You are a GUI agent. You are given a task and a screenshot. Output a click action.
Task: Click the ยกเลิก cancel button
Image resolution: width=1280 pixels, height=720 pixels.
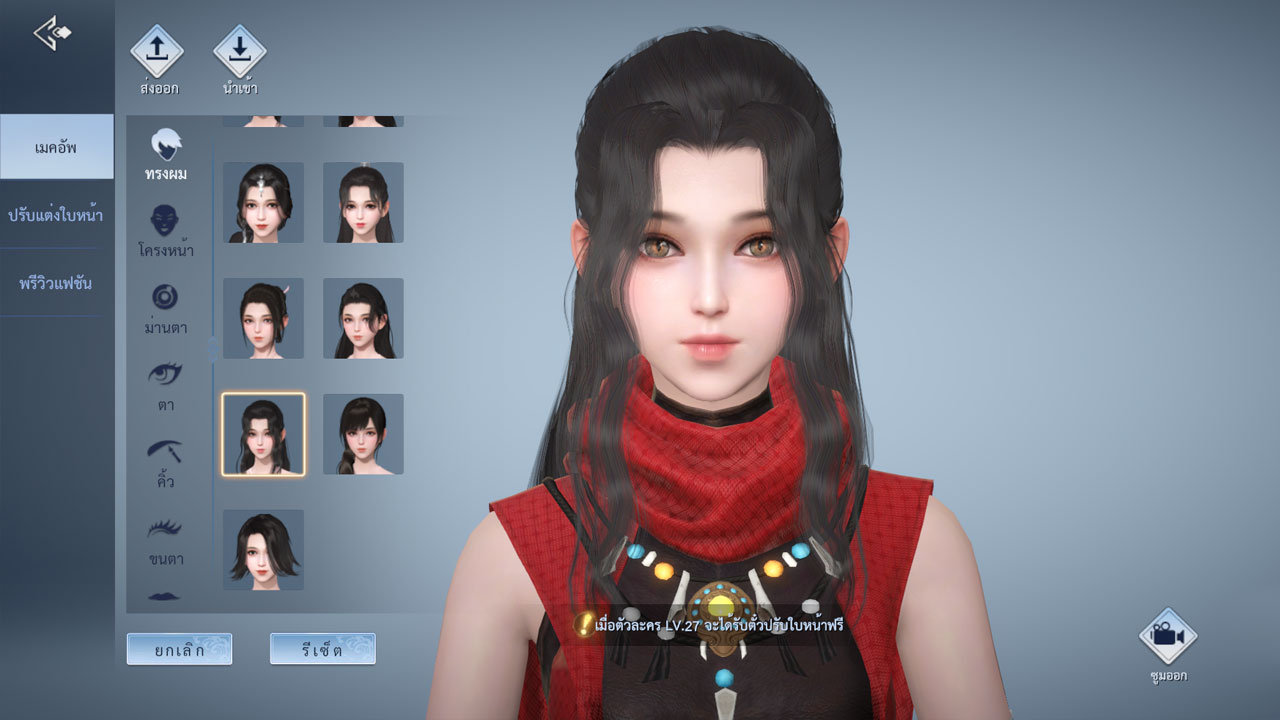pos(179,649)
